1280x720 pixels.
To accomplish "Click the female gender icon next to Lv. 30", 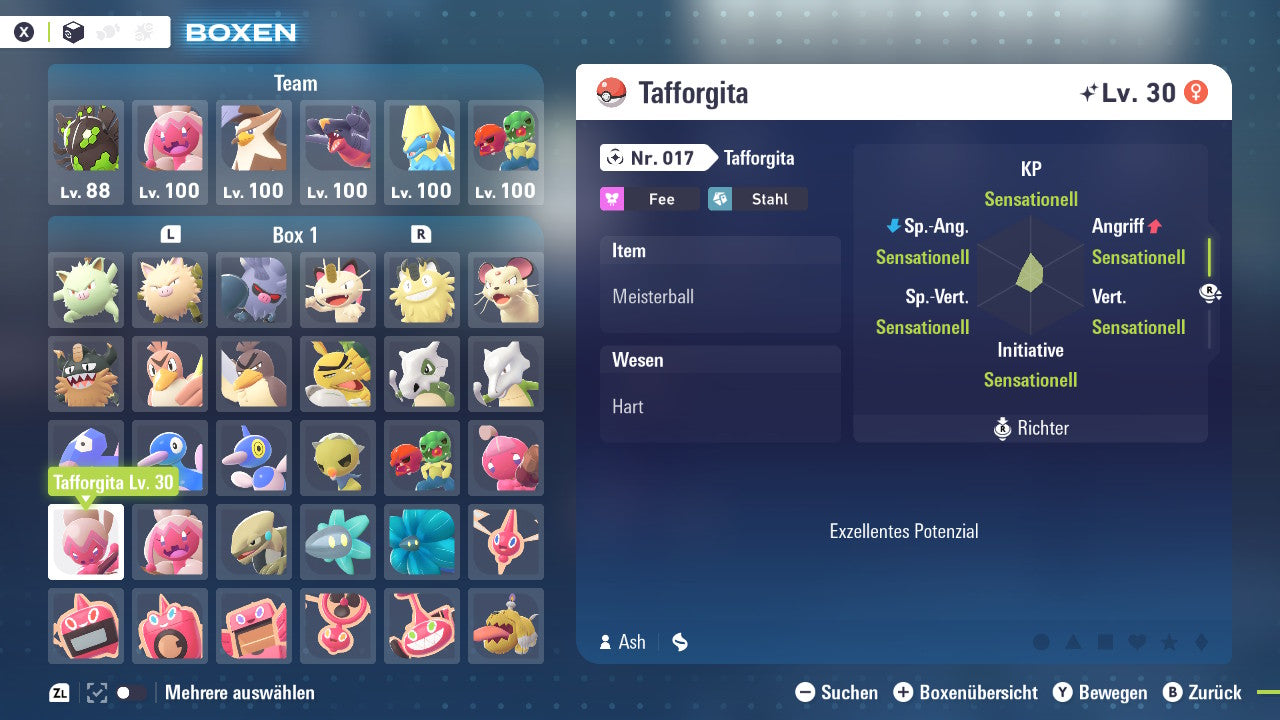I will [1195, 92].
